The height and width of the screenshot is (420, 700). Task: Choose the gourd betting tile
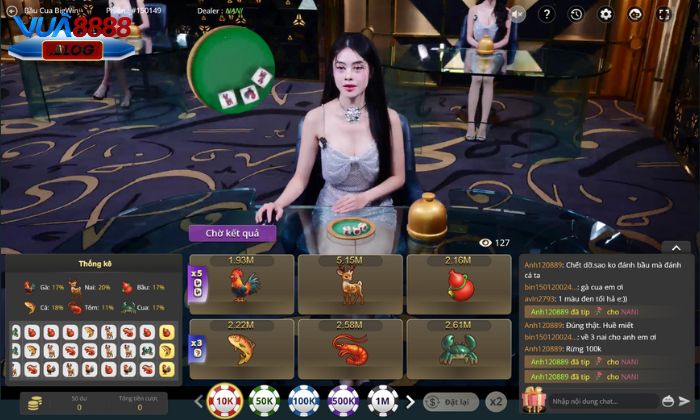[460, 284]
